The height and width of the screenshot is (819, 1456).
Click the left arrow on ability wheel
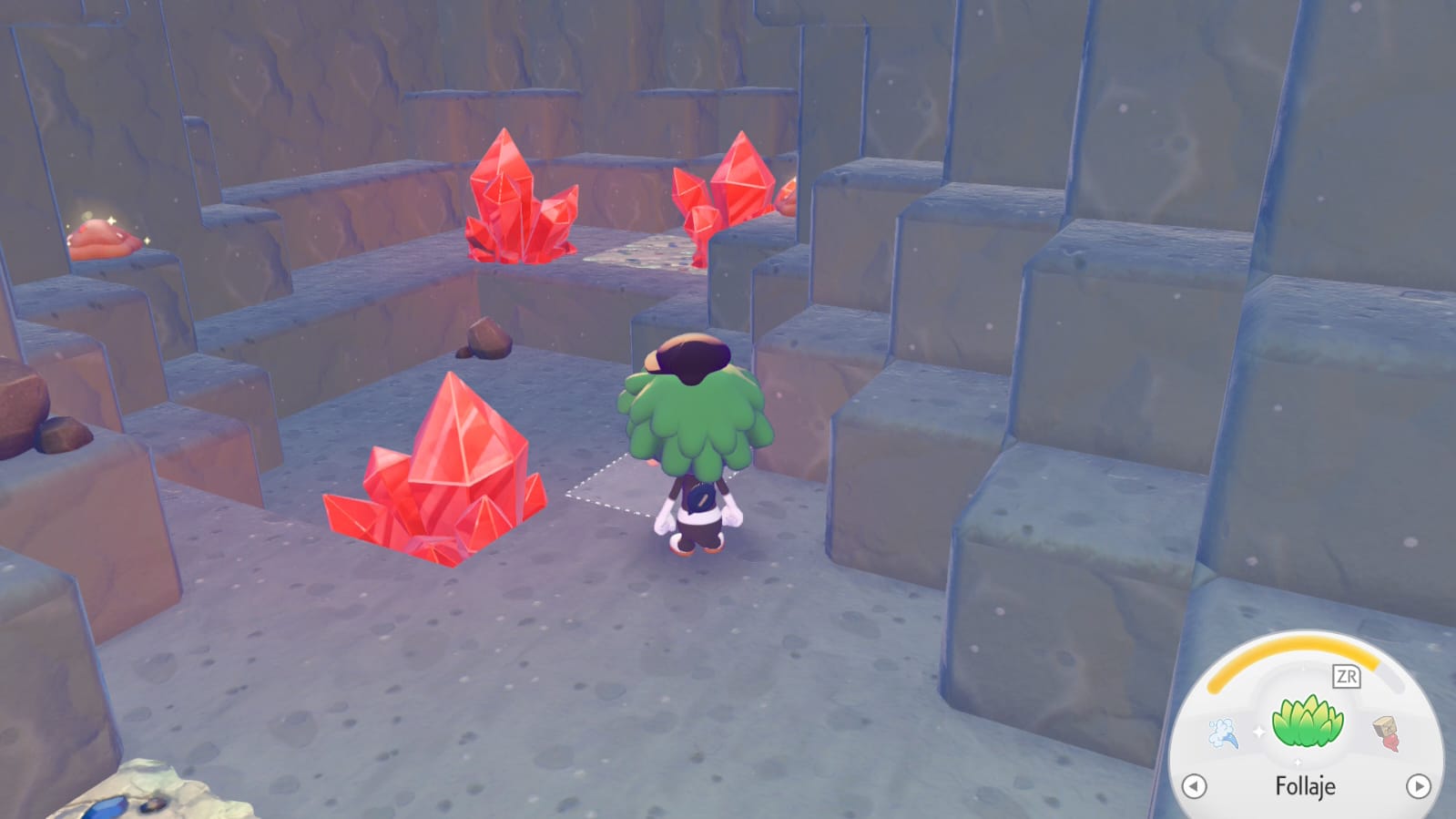(x=1194, y=786)
